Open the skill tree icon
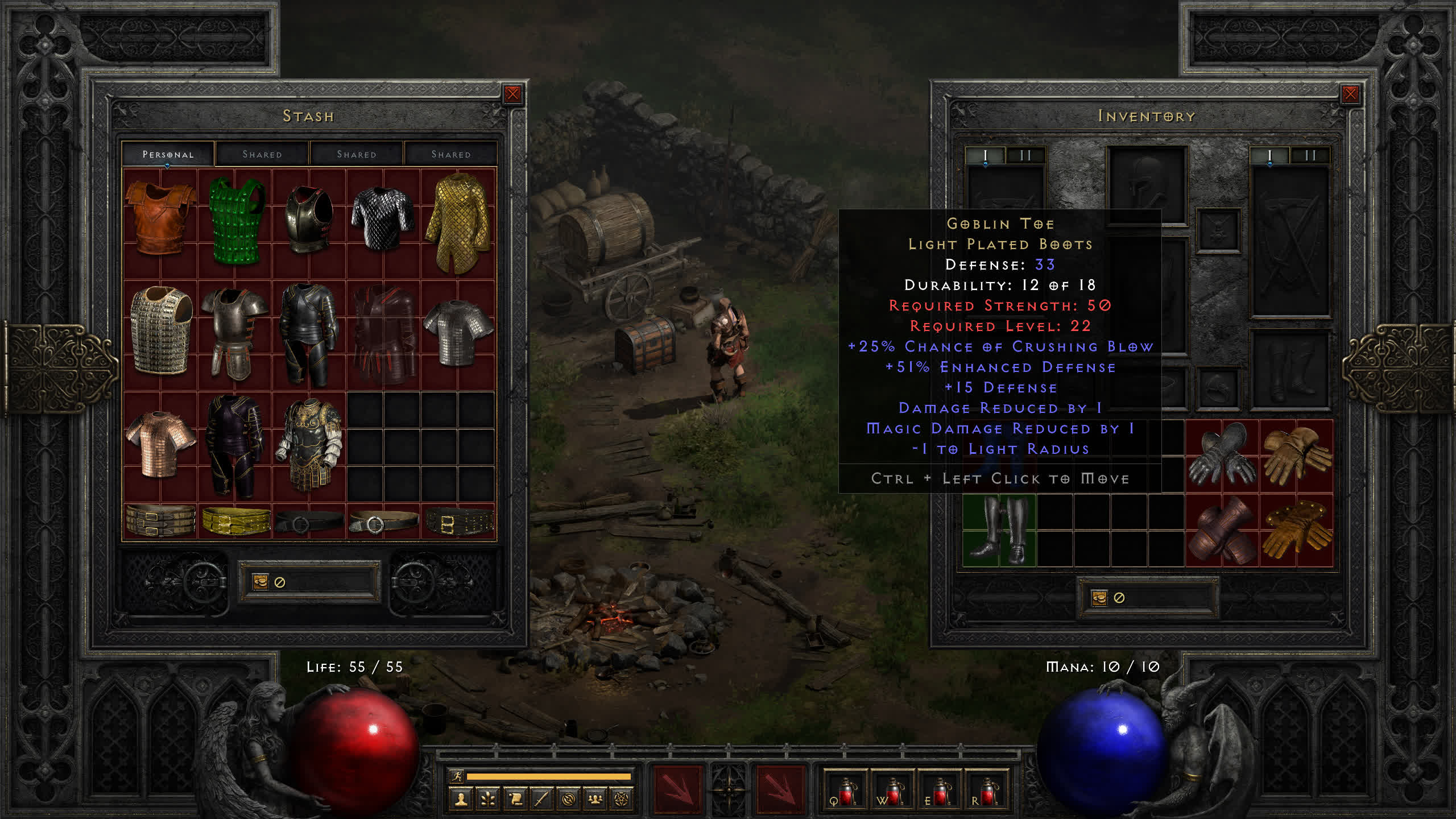 [x=487, y=800]
